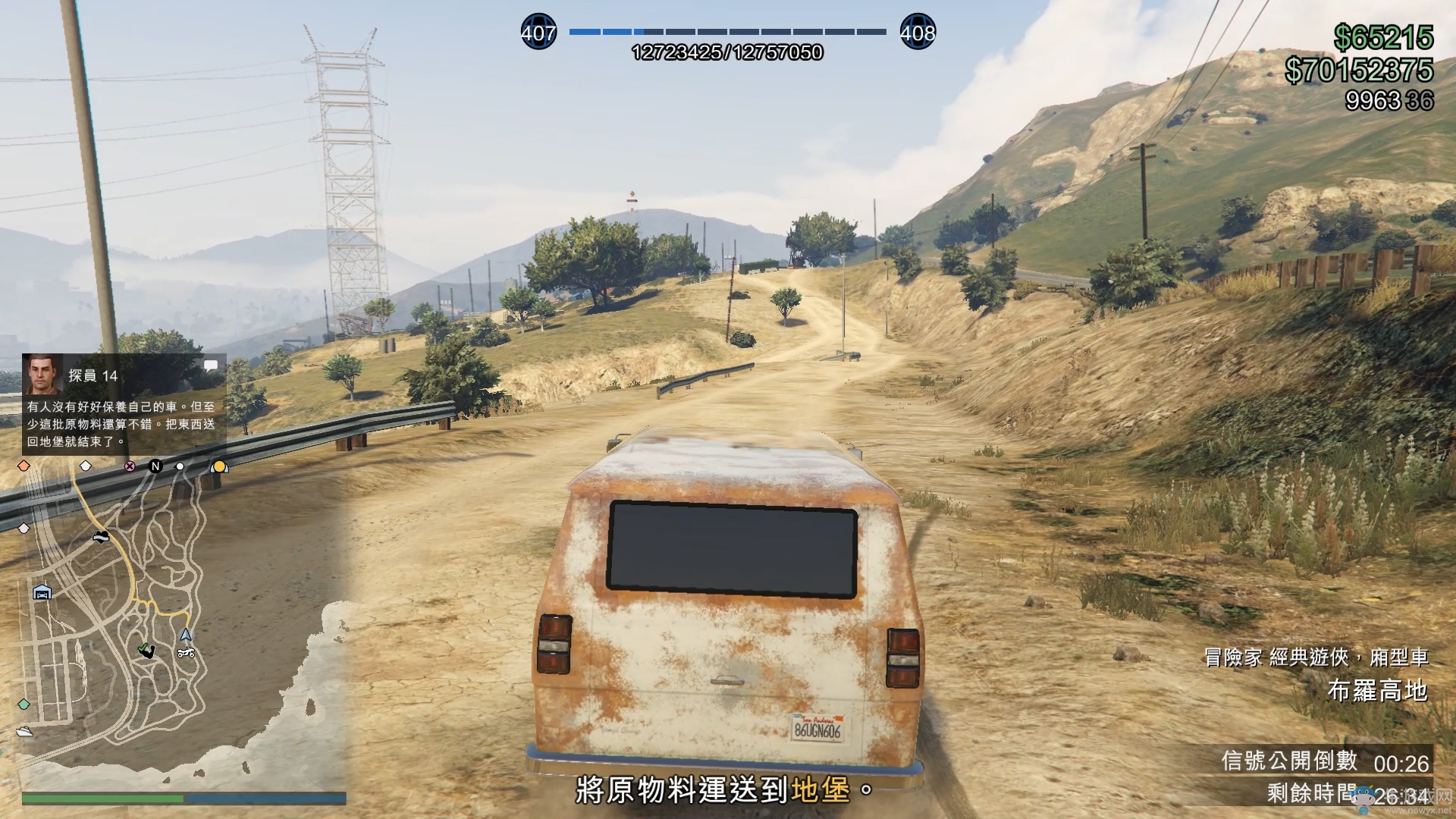Click the mask-shaped blip on the route

pos(100,537)
